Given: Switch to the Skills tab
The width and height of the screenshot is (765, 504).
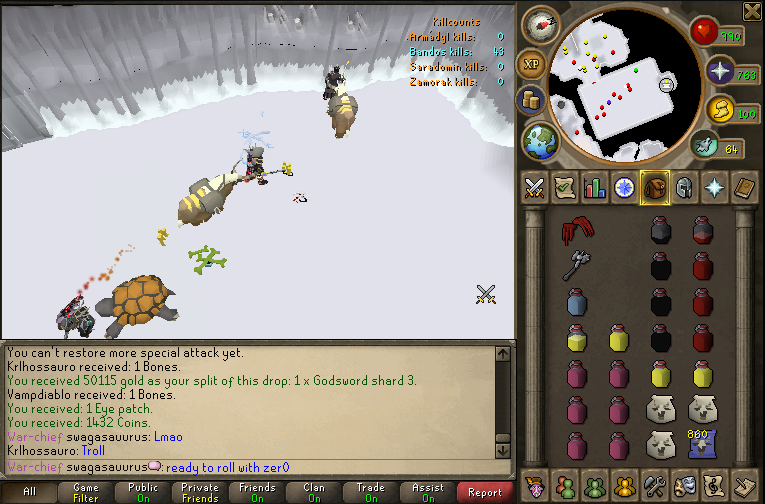Looking at the screenshot, I should (x=595, y=187).
